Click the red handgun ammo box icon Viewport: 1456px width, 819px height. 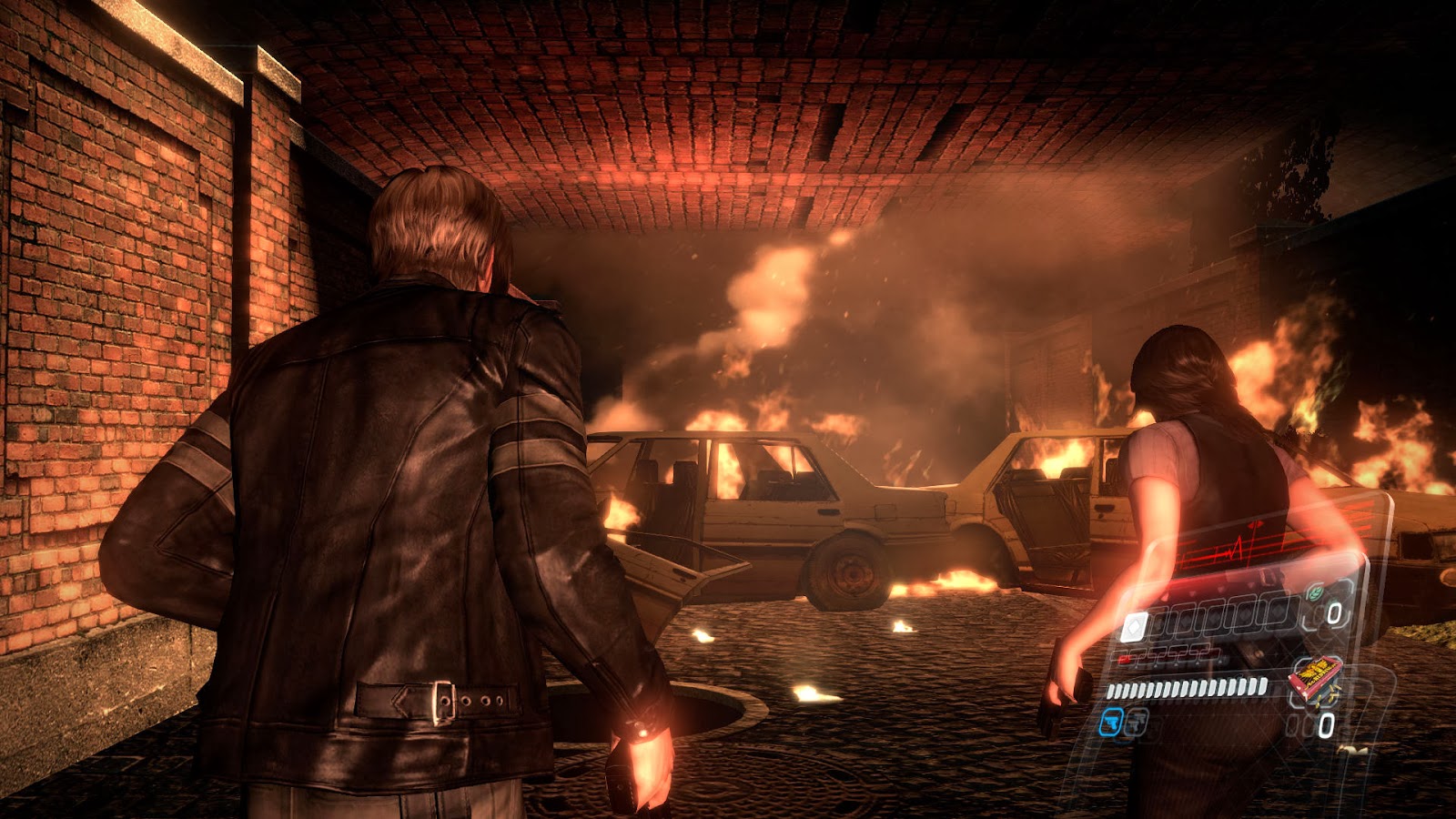[x=1315, y=677]
